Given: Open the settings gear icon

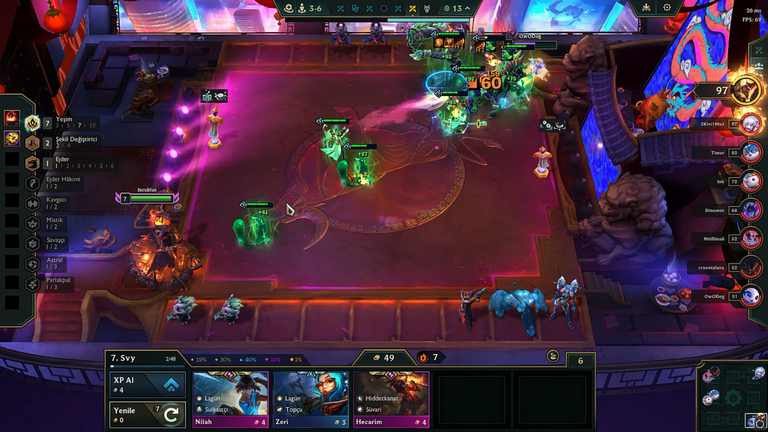Looking at the screenshot, I should (668, 8).
